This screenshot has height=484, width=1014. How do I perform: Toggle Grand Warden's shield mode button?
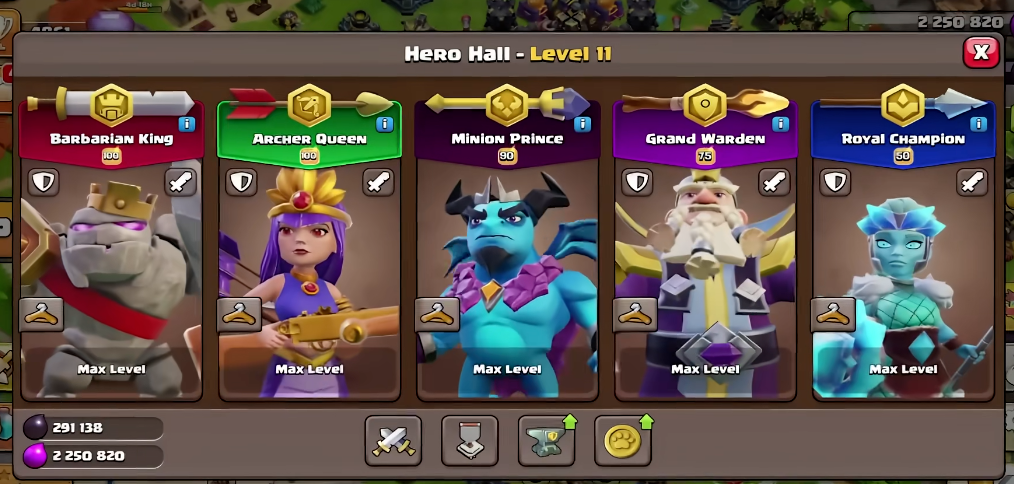click(637, 182)
